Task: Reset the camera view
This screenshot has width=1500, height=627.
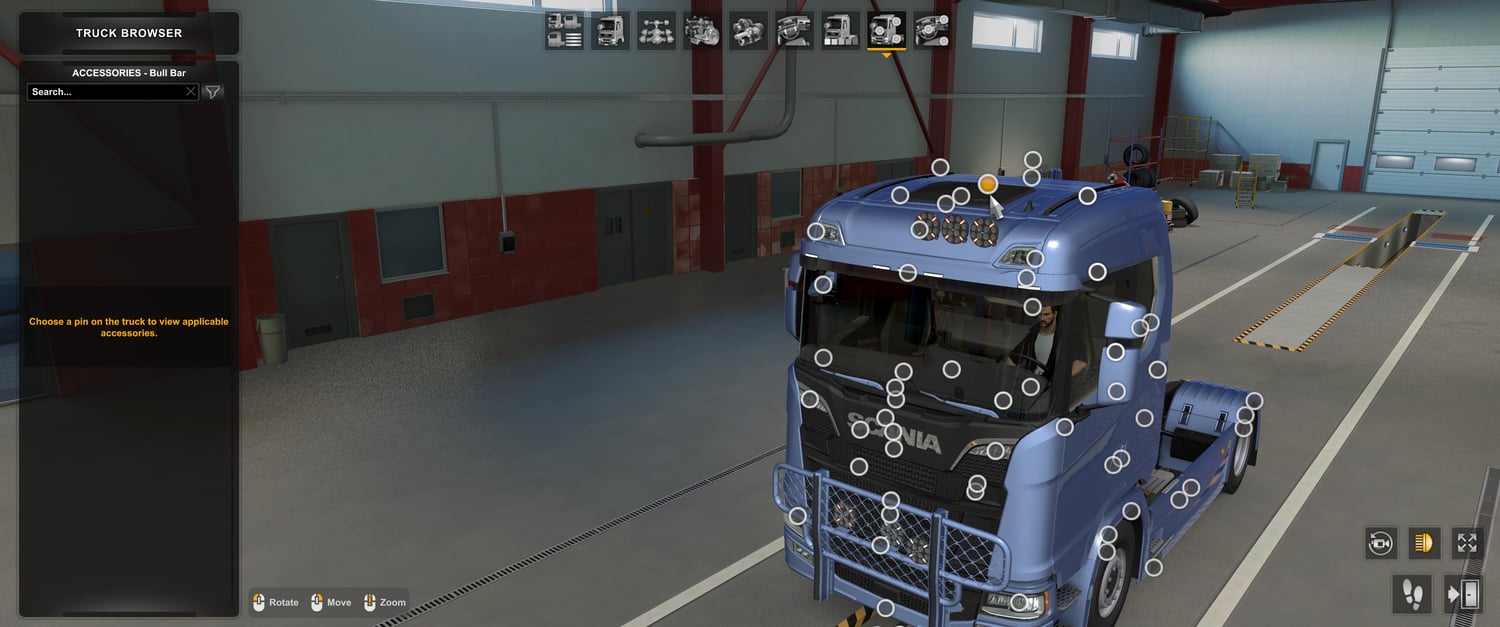Action: (1381, 543)
